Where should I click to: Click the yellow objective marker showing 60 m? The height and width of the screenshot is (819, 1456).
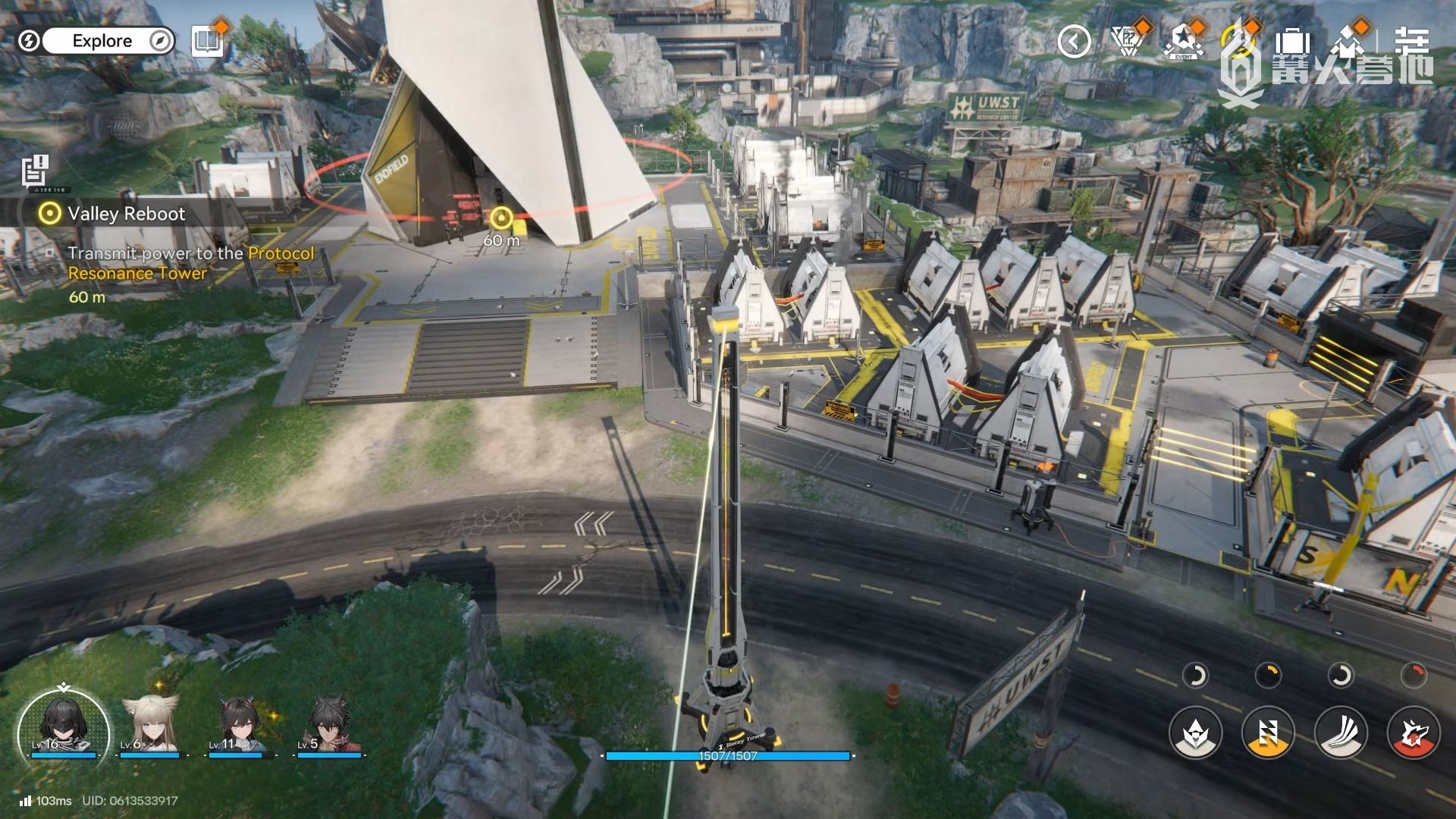[x=500, y=218]
